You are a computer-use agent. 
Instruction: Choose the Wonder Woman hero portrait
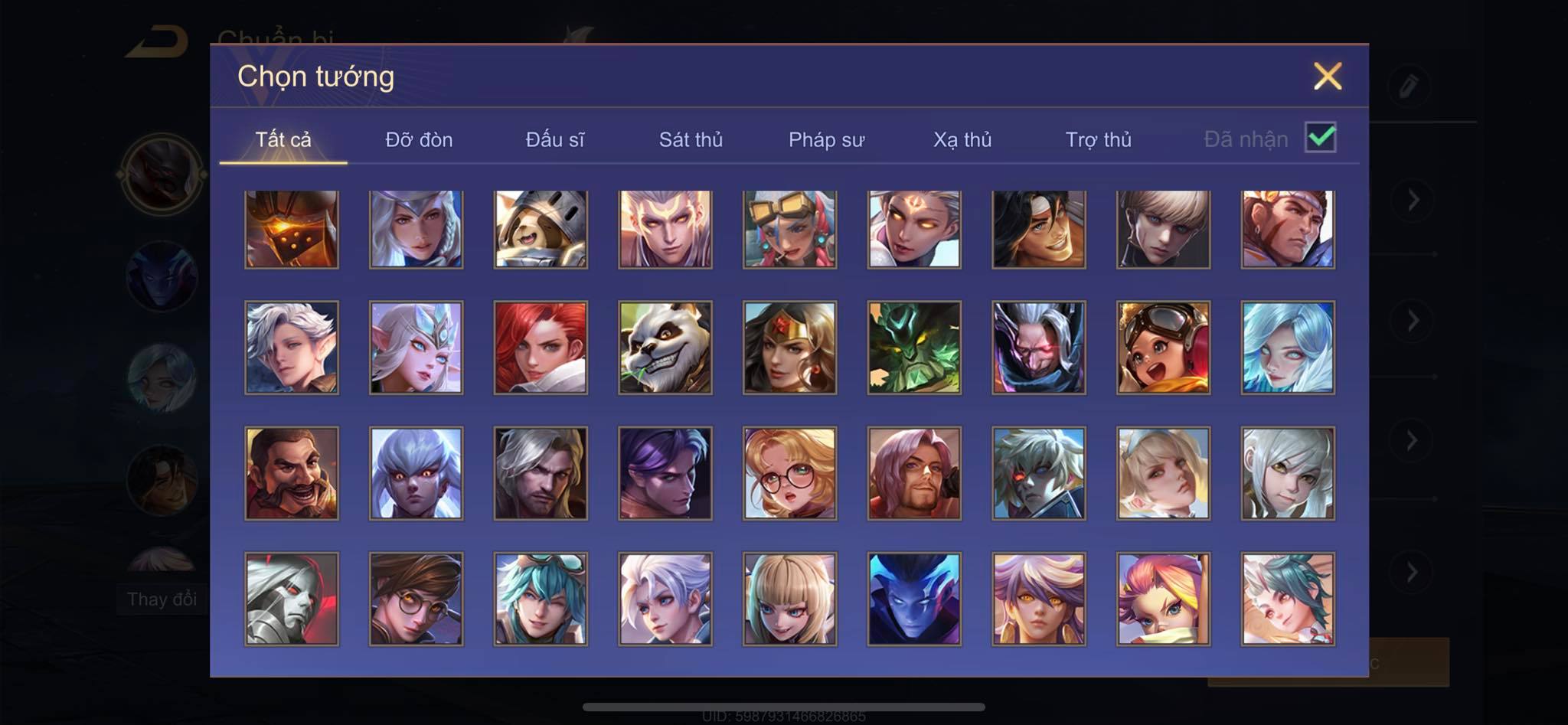[789, 348]
